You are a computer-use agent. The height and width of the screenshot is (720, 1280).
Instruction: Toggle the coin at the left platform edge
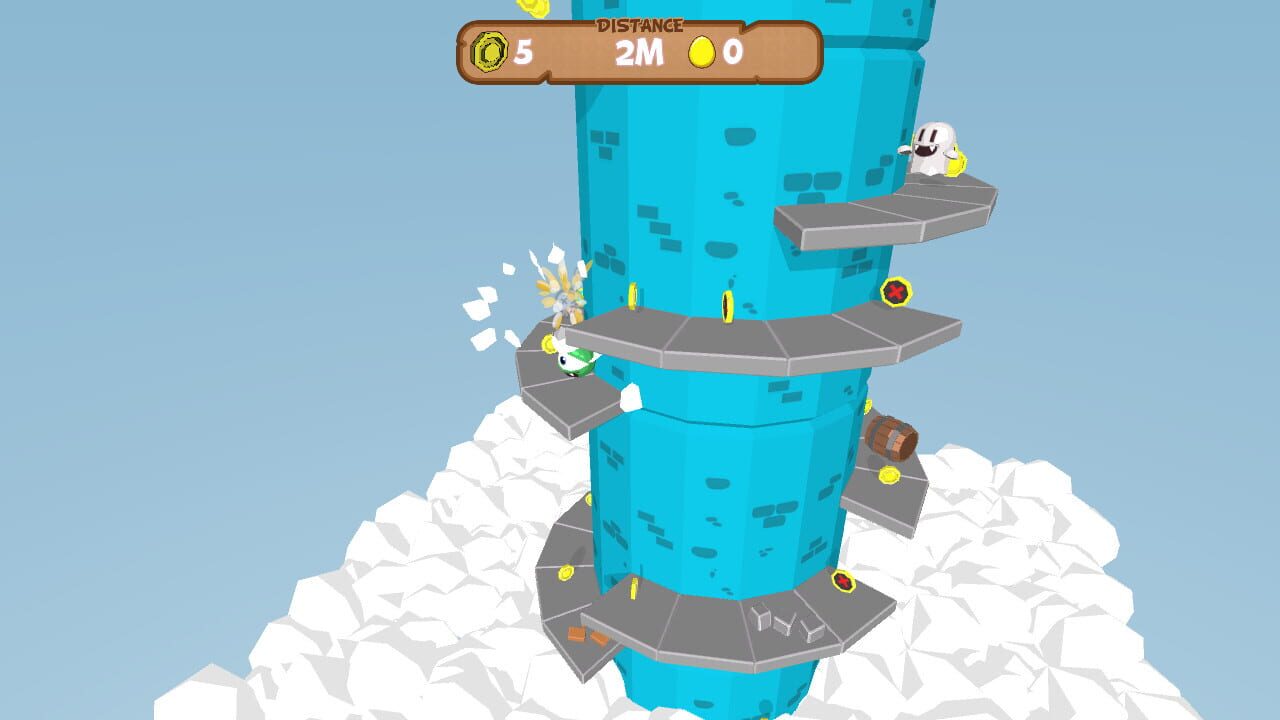tap(548, 343)
